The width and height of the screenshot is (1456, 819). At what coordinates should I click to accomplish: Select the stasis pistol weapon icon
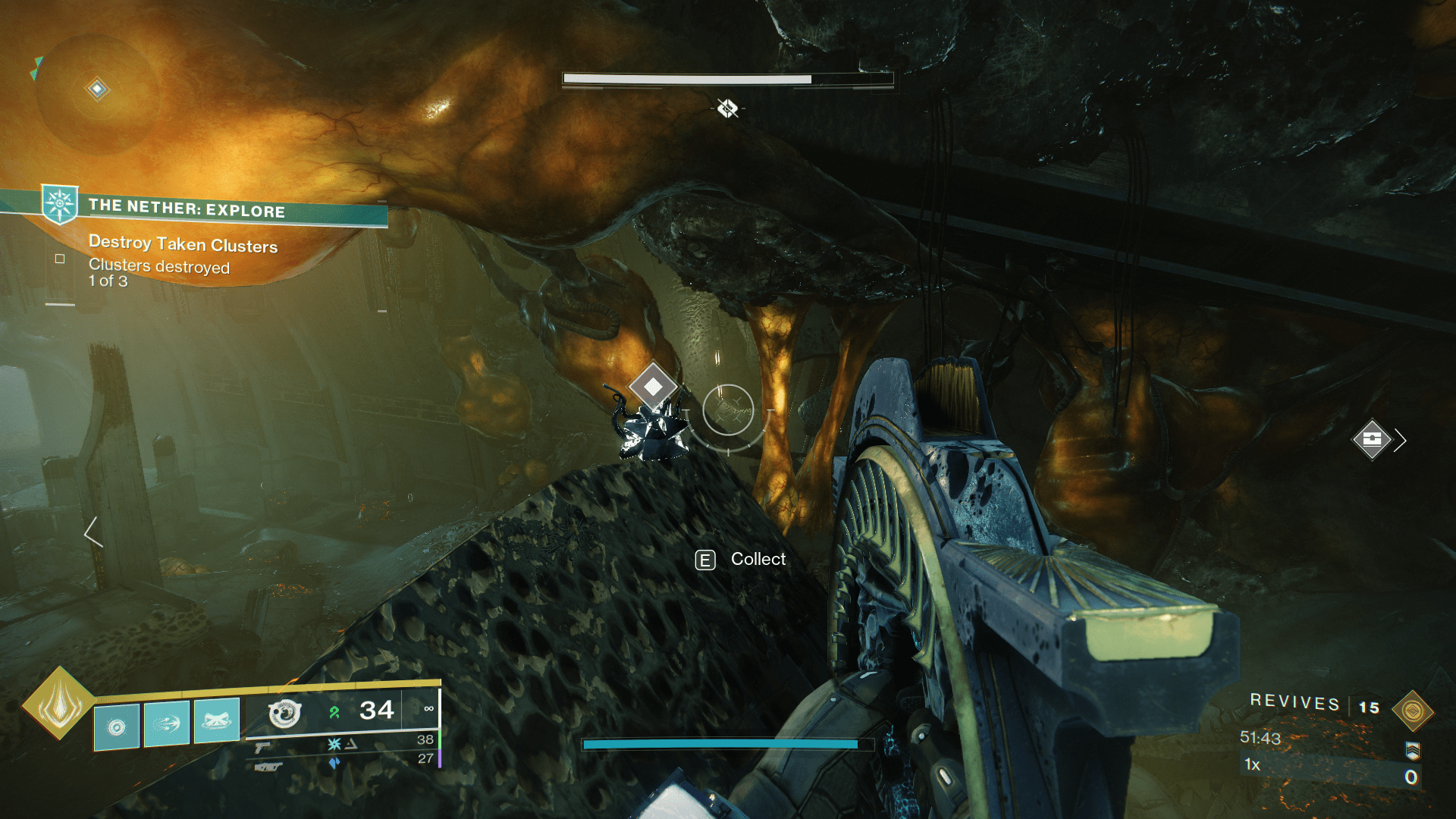(x=262, y=746)
